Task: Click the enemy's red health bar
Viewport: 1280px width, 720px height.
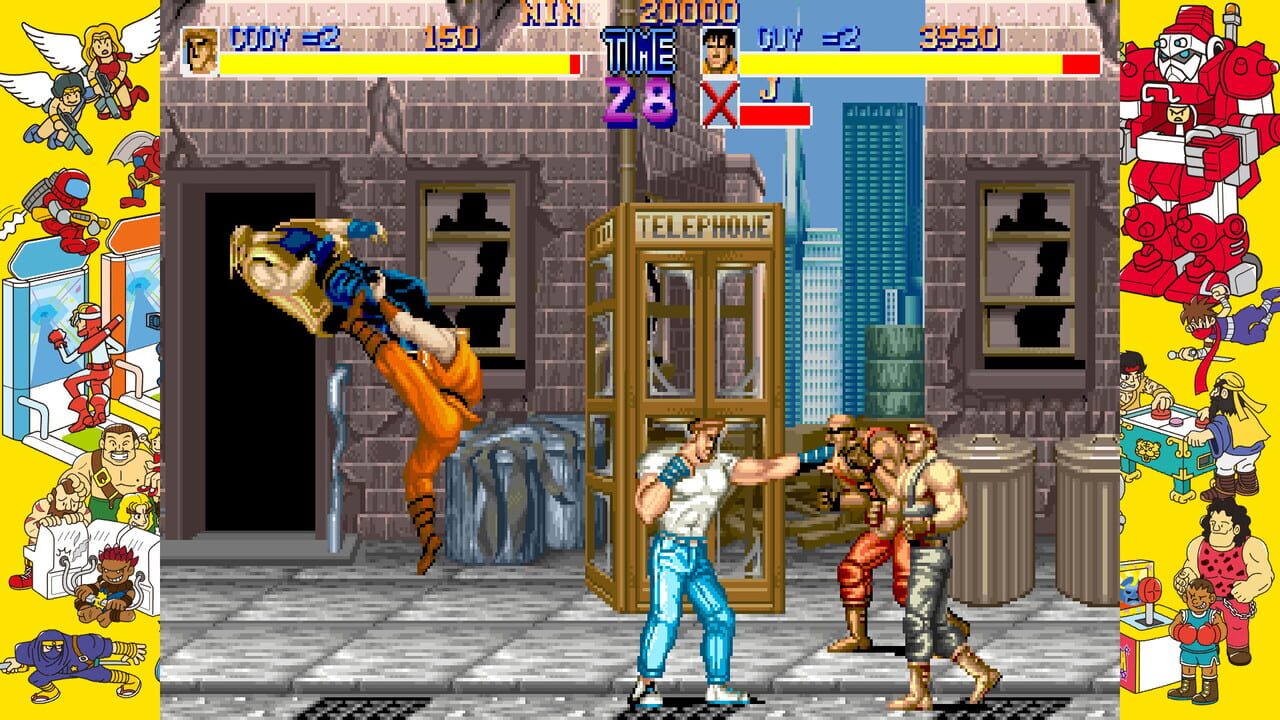Action: coord(775,113)
